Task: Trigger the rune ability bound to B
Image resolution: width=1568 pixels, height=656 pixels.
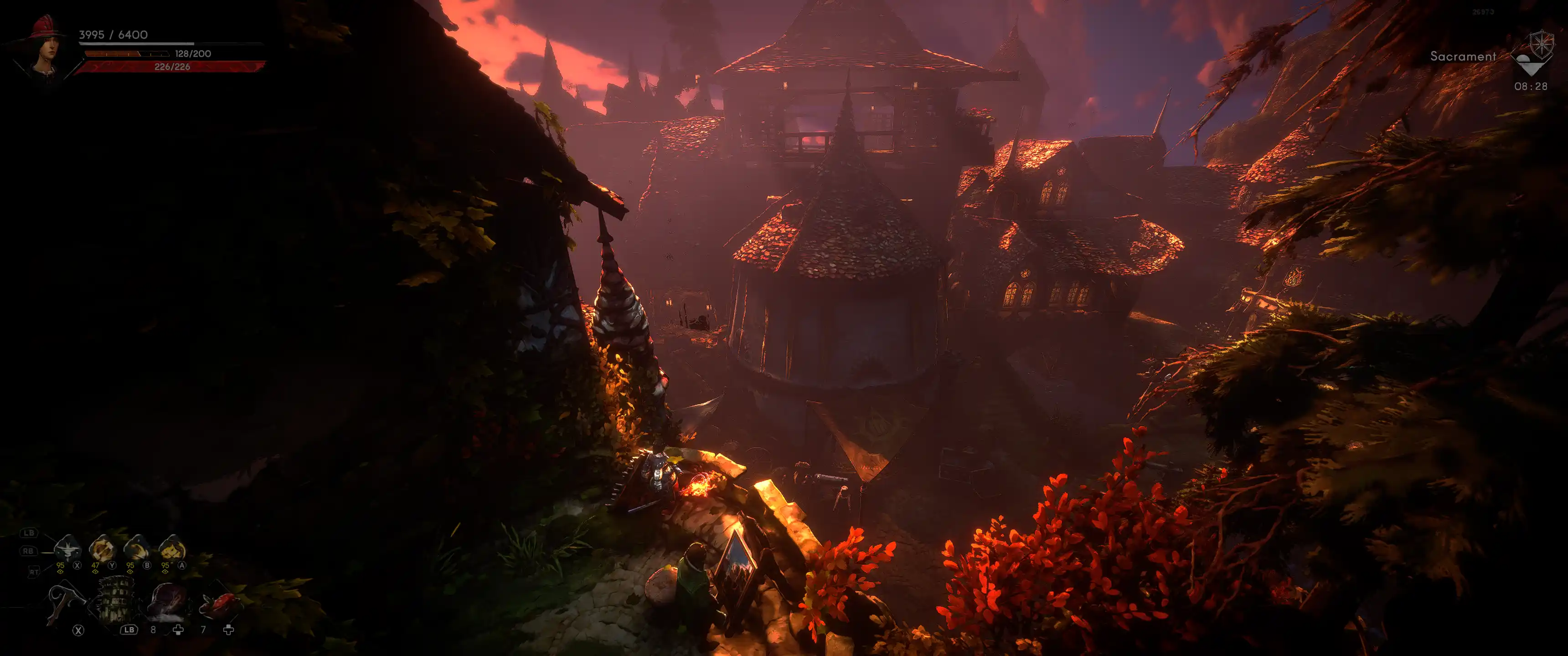Action: pos(136,549)
